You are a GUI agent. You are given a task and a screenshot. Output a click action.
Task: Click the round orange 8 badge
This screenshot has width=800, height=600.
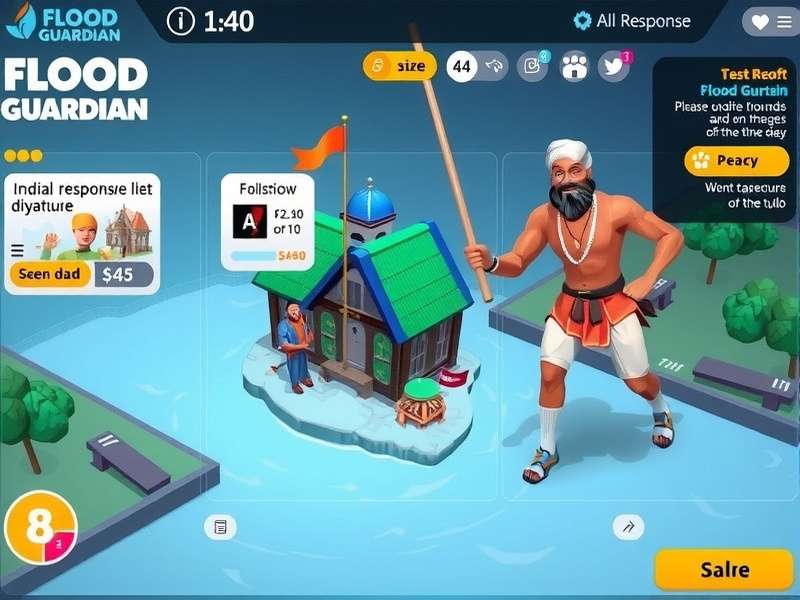tap(40, 529)
